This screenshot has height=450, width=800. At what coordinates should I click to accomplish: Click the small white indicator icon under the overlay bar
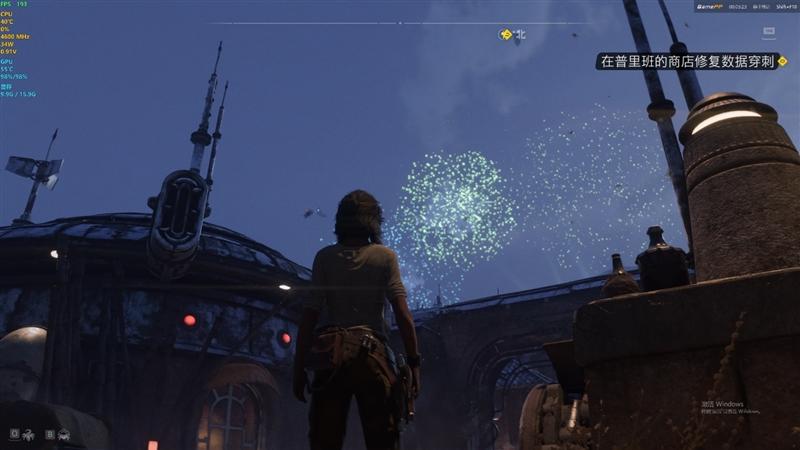pyautogui.click(x=796, y=32)
